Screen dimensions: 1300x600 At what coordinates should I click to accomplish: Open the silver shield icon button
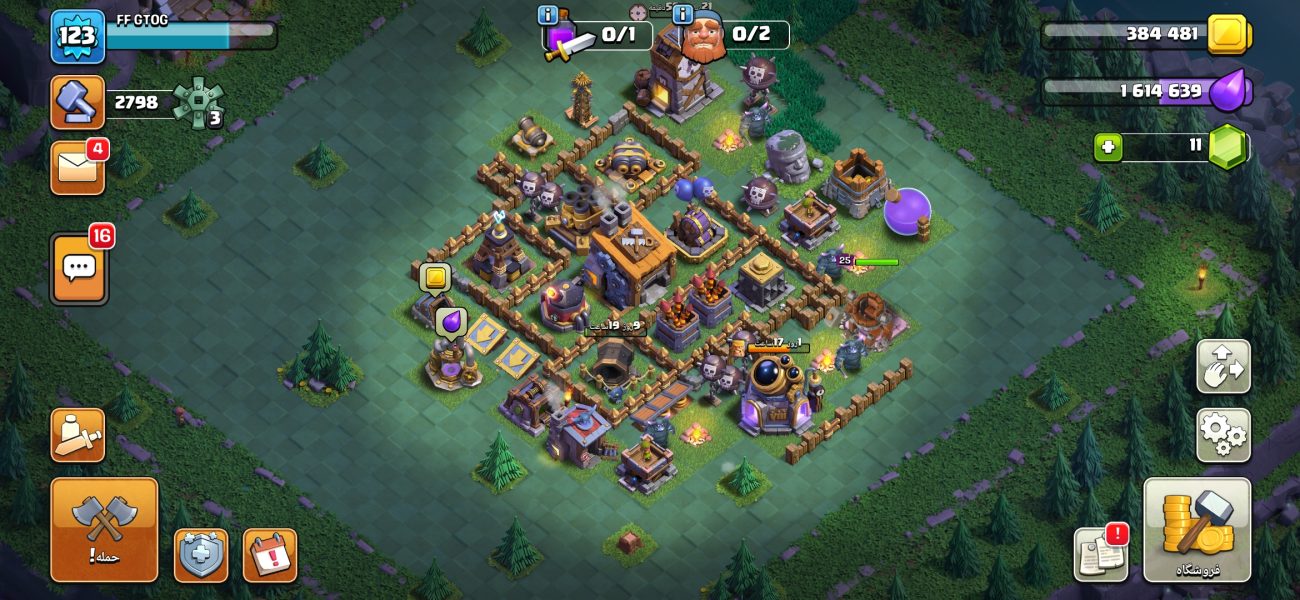point(201,555)
